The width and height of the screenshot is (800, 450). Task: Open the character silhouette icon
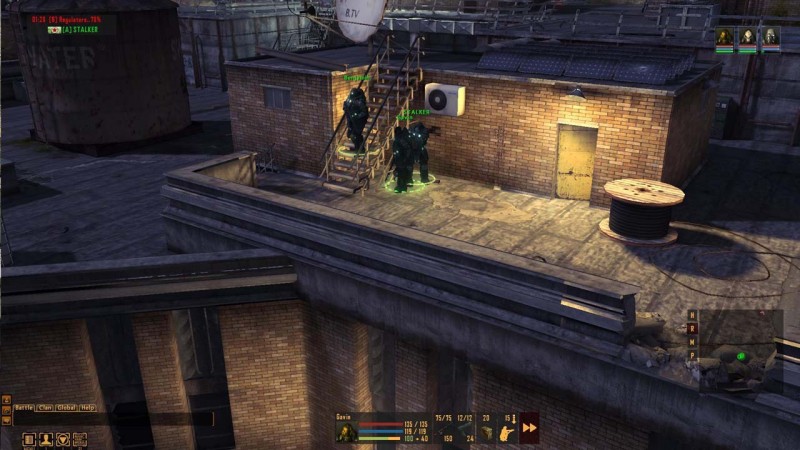tap(45, 439)
